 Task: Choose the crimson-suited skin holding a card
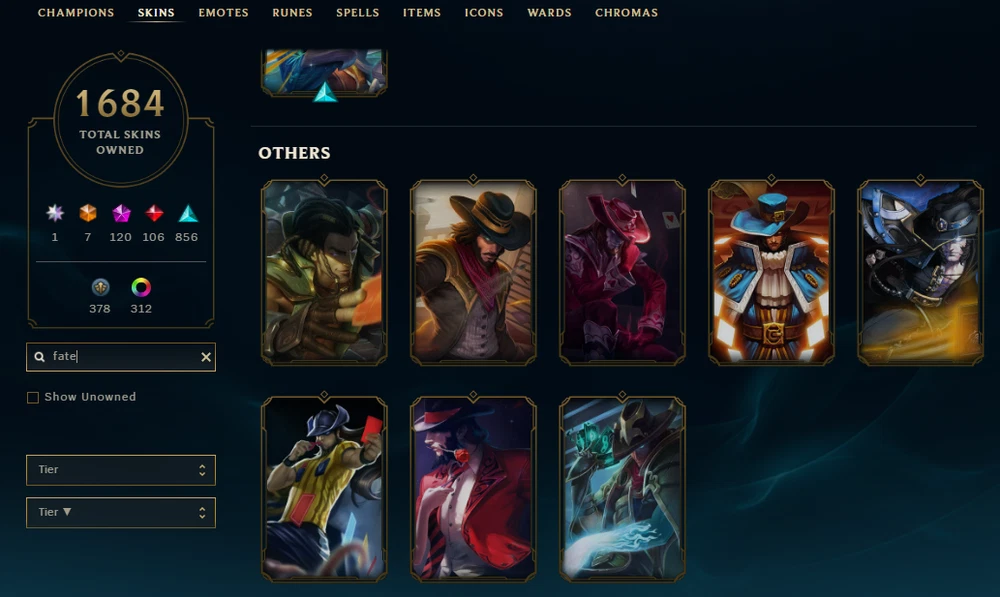pos(622,272)
